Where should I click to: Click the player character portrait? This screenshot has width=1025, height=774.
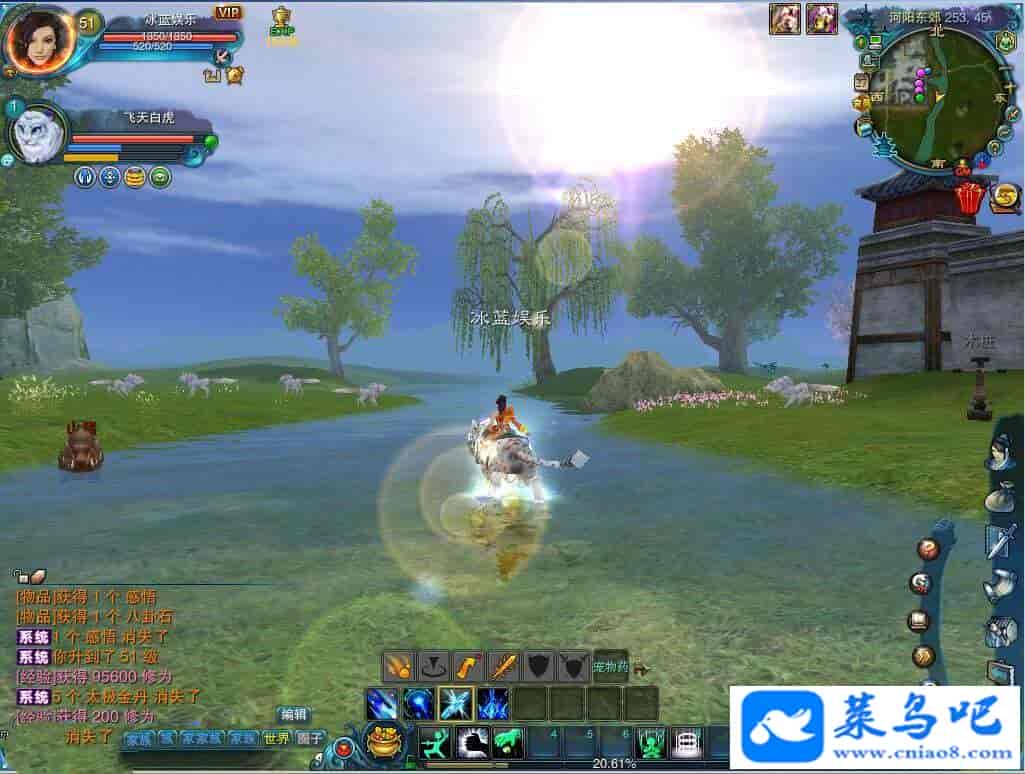point(38,40)
